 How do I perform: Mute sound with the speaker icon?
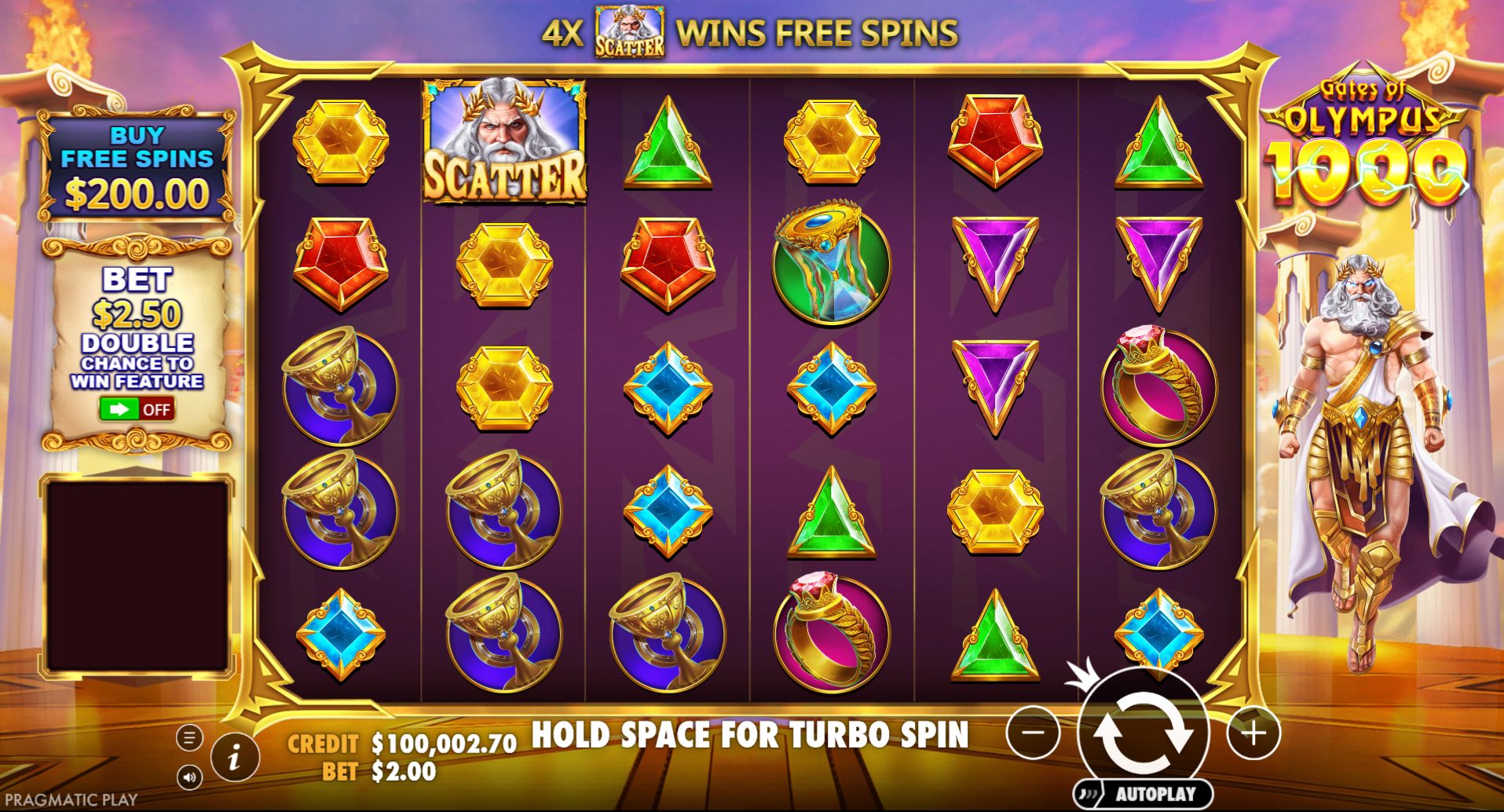click(x=189, y=777)
